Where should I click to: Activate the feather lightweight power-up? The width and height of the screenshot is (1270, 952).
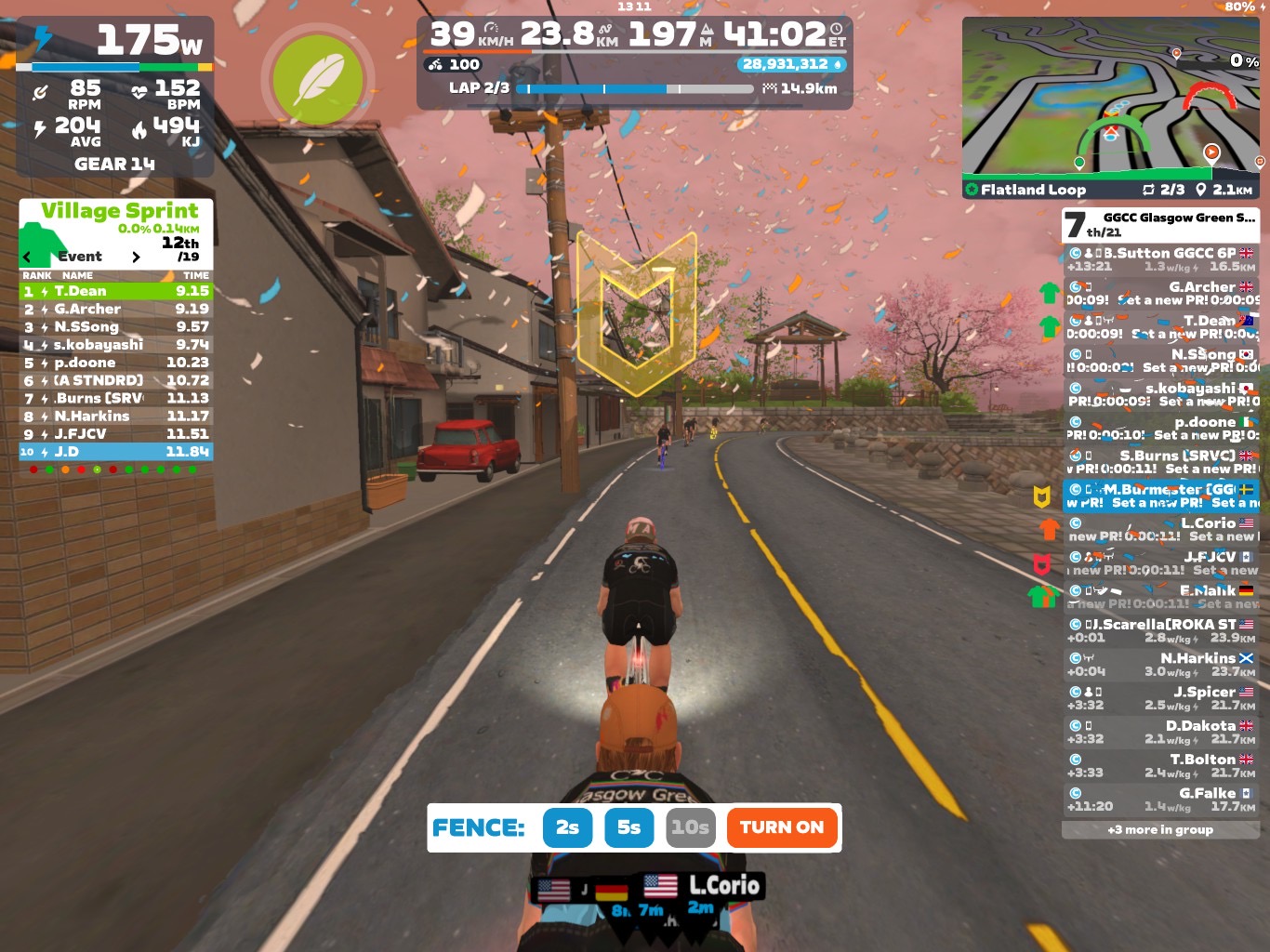coord(318,82)
